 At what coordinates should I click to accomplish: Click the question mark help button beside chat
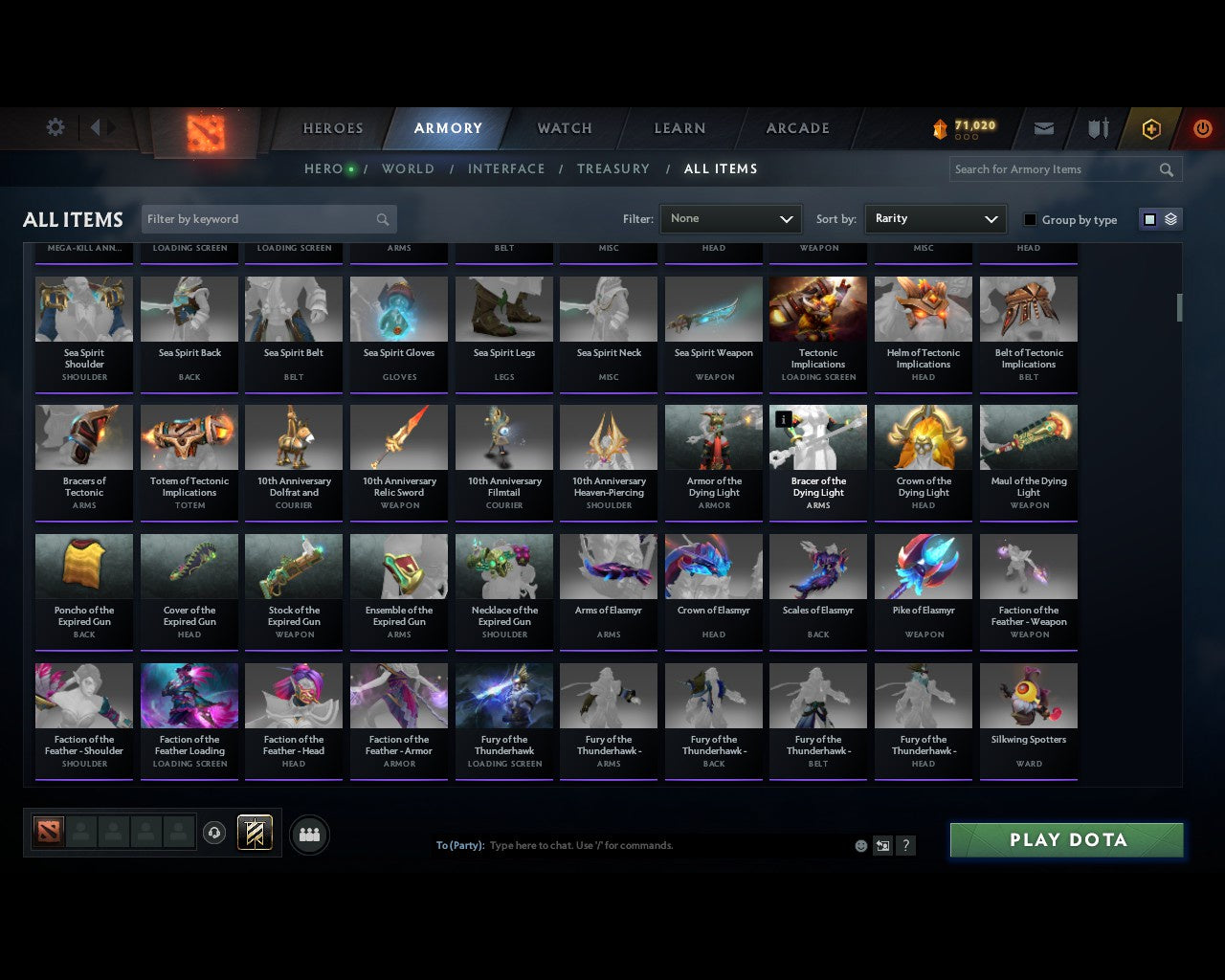coord(905,845)
